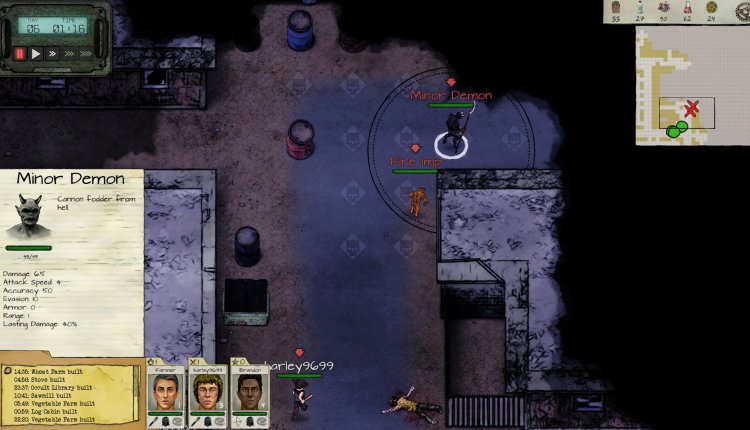Select the Brandon survivor portrait
750x430 pixels.
tap(247, 391)
